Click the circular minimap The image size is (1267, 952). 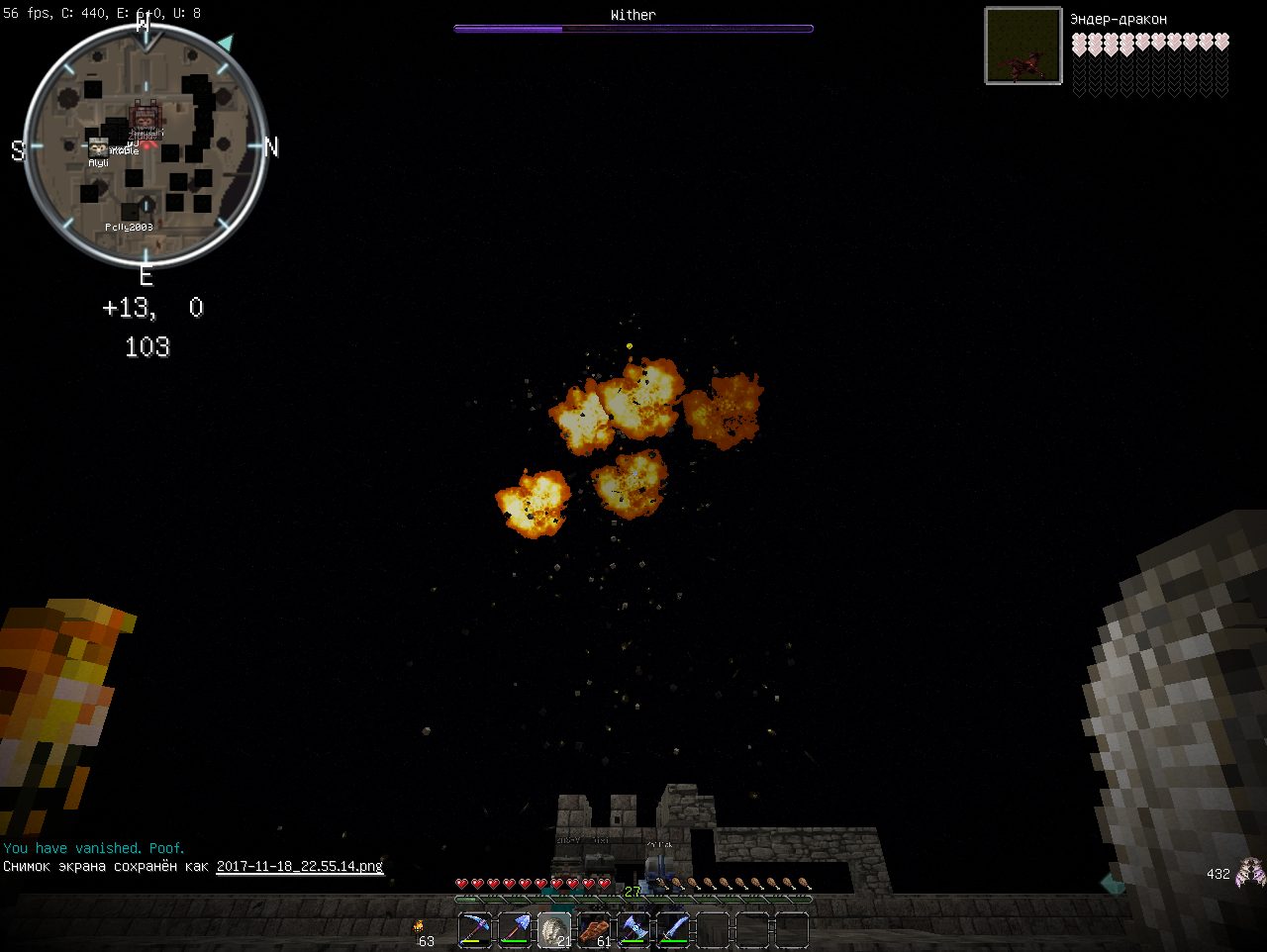(146, 146)
